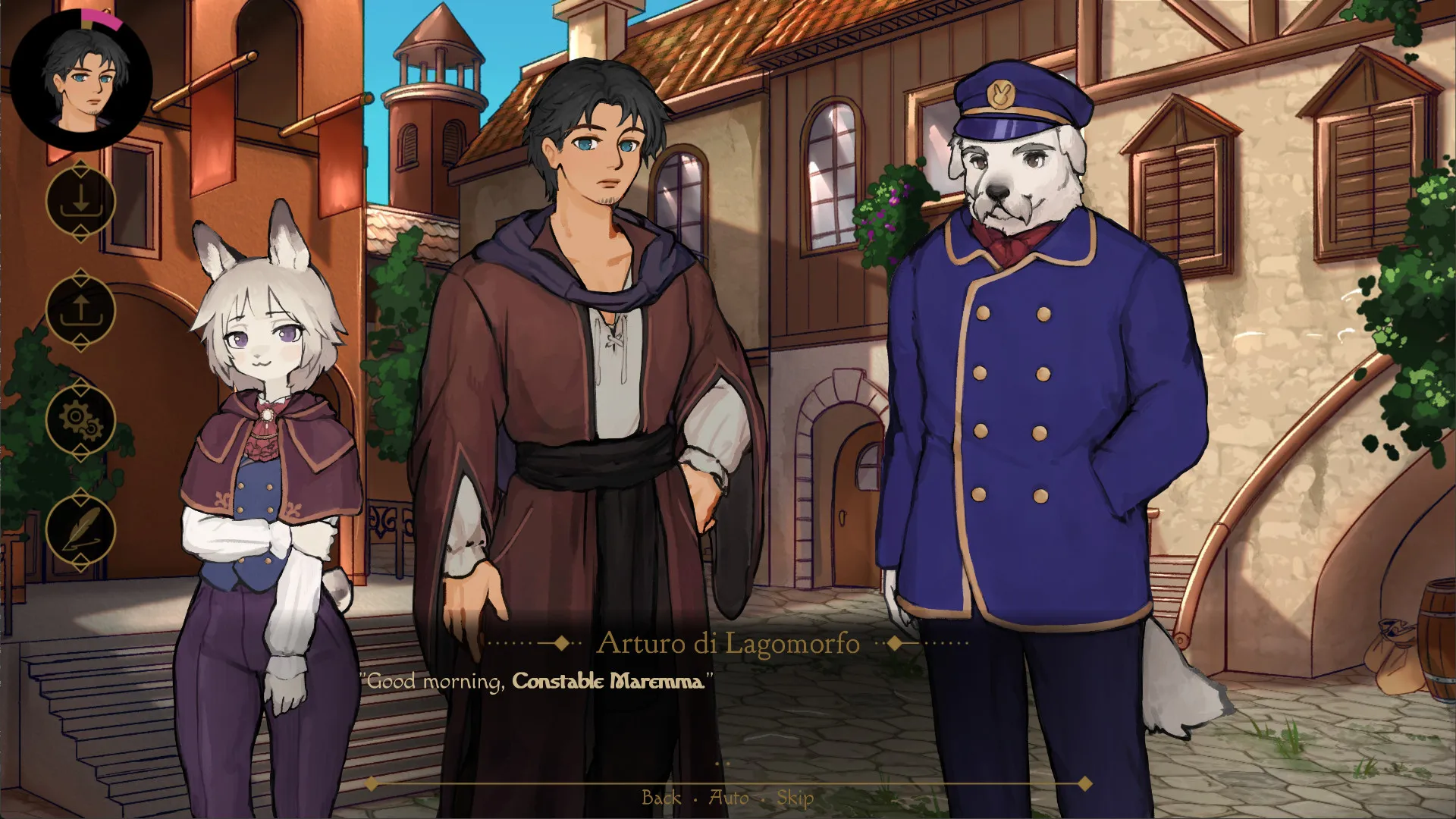Viewport: 1456px width, 819px height.
Task: Open the journal with the quill icon
Action: (x=80, y=529)
